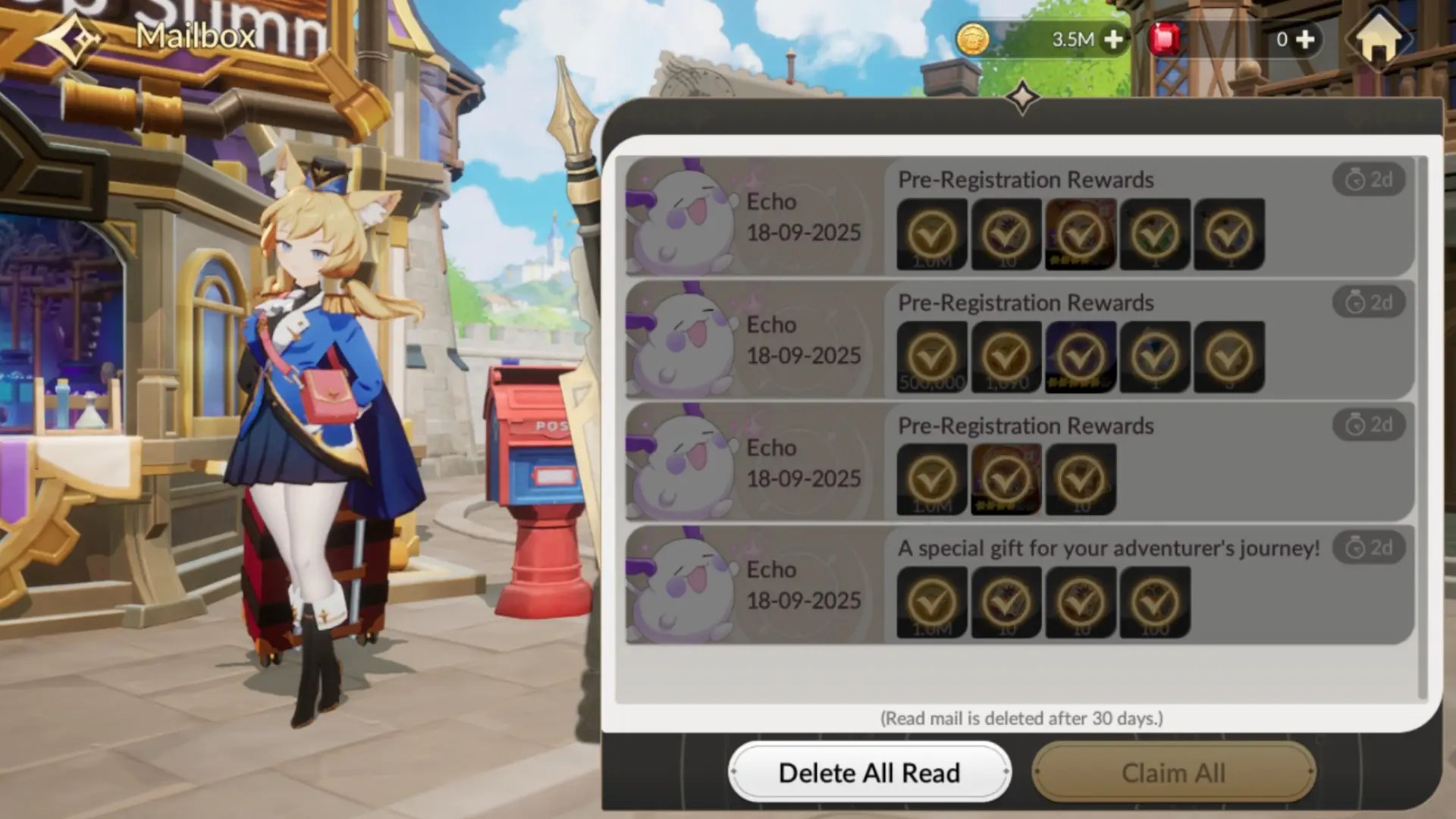Viewport: 1456px width, 819px height.
Task: Click the 1.0M reward in special gift mail
Action: pos(931,601)
